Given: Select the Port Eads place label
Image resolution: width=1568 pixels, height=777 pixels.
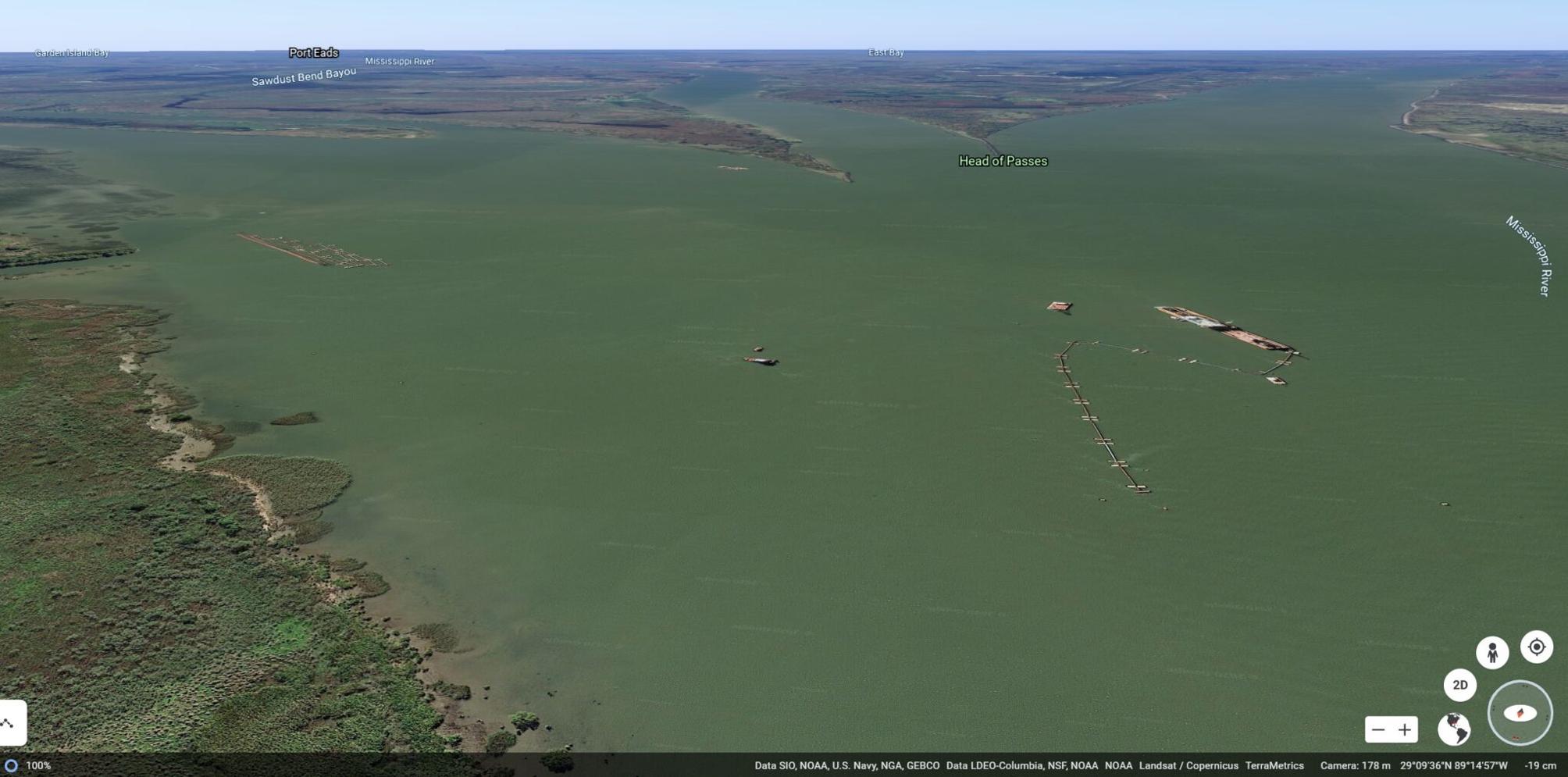Looking at the screenshot, I should click(x=314, y=52).
